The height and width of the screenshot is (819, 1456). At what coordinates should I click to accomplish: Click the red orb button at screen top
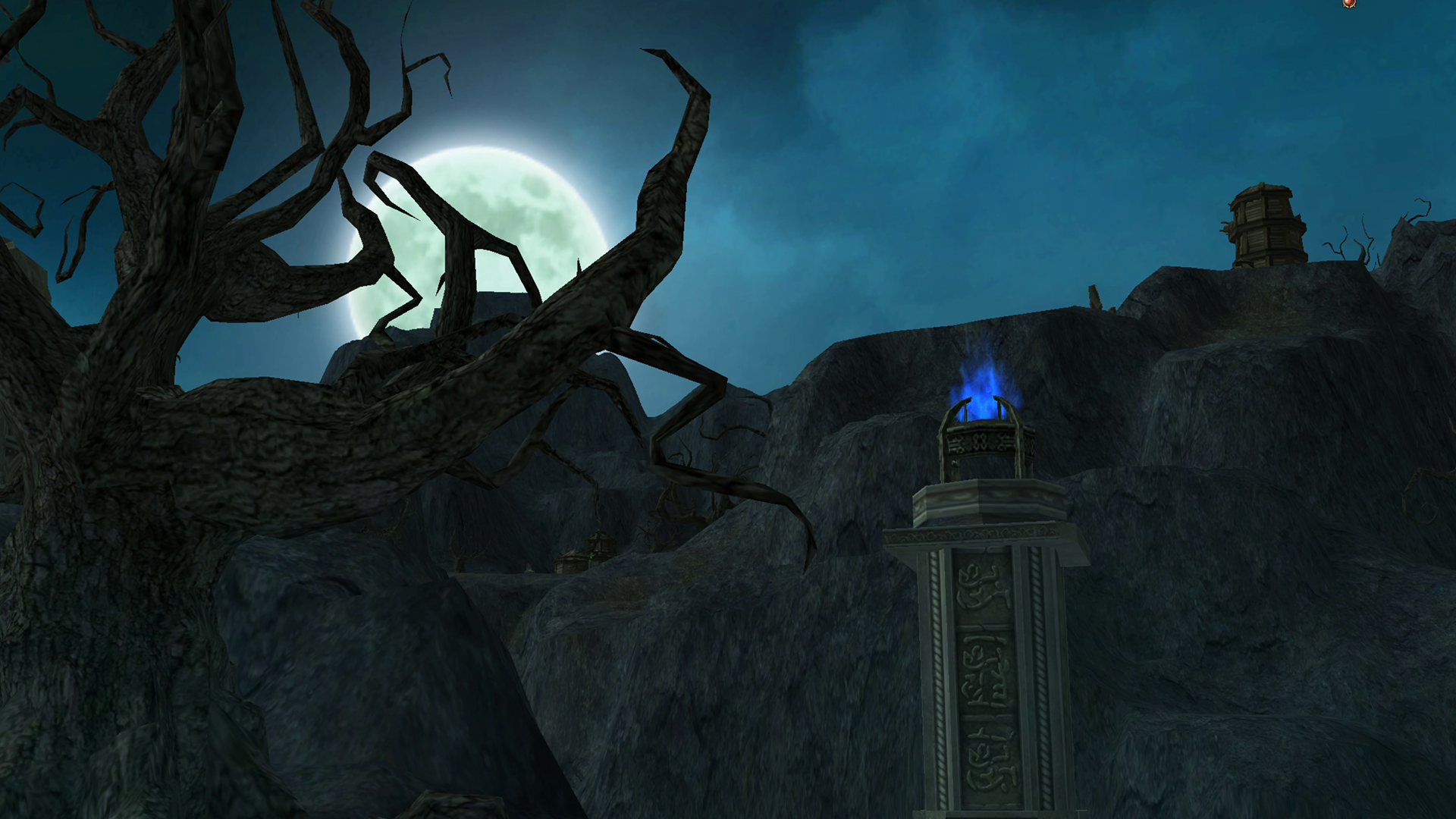pos(1348,3)
